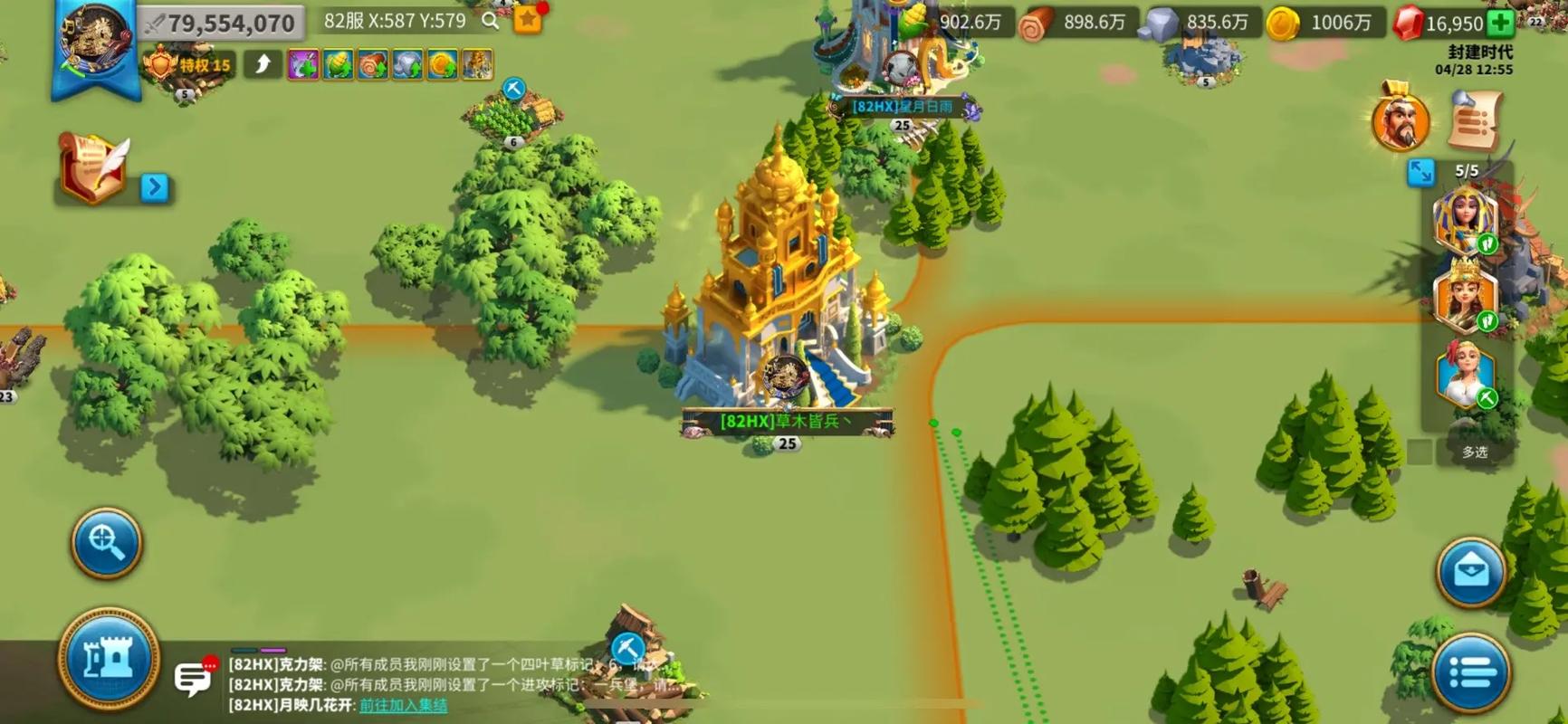The image size is (1568, 724).
Task: Open the quest book with feather icon
Action: tap(93, 167)
